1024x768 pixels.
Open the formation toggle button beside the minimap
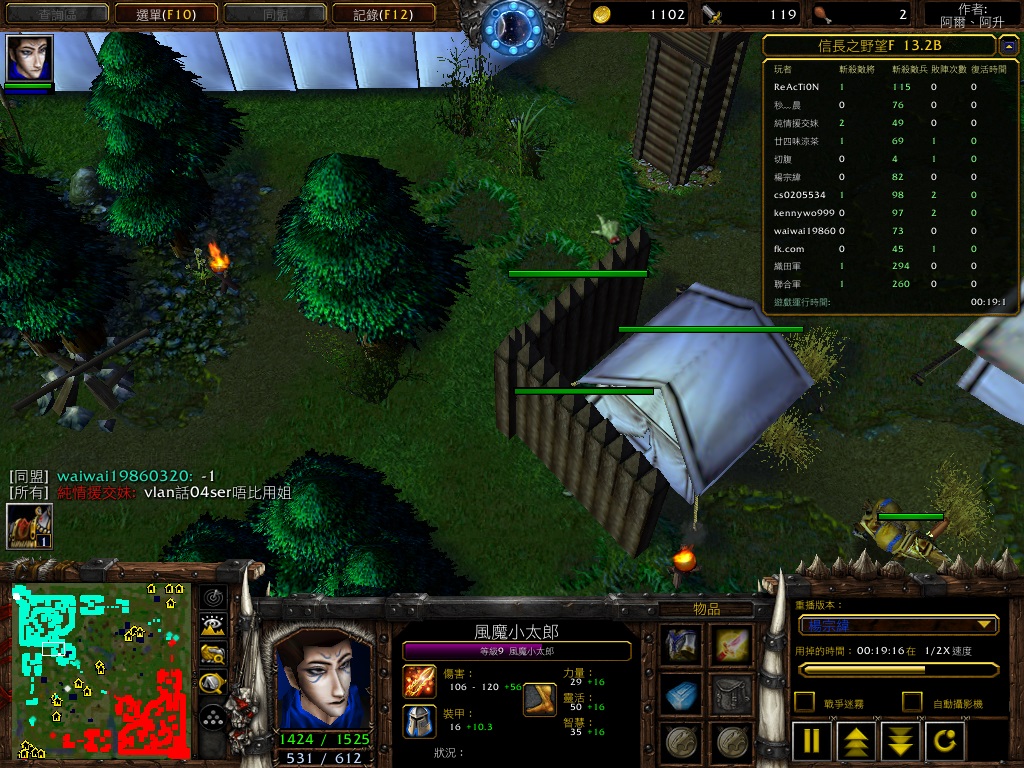pyautogui.click(x=212, y=717)
